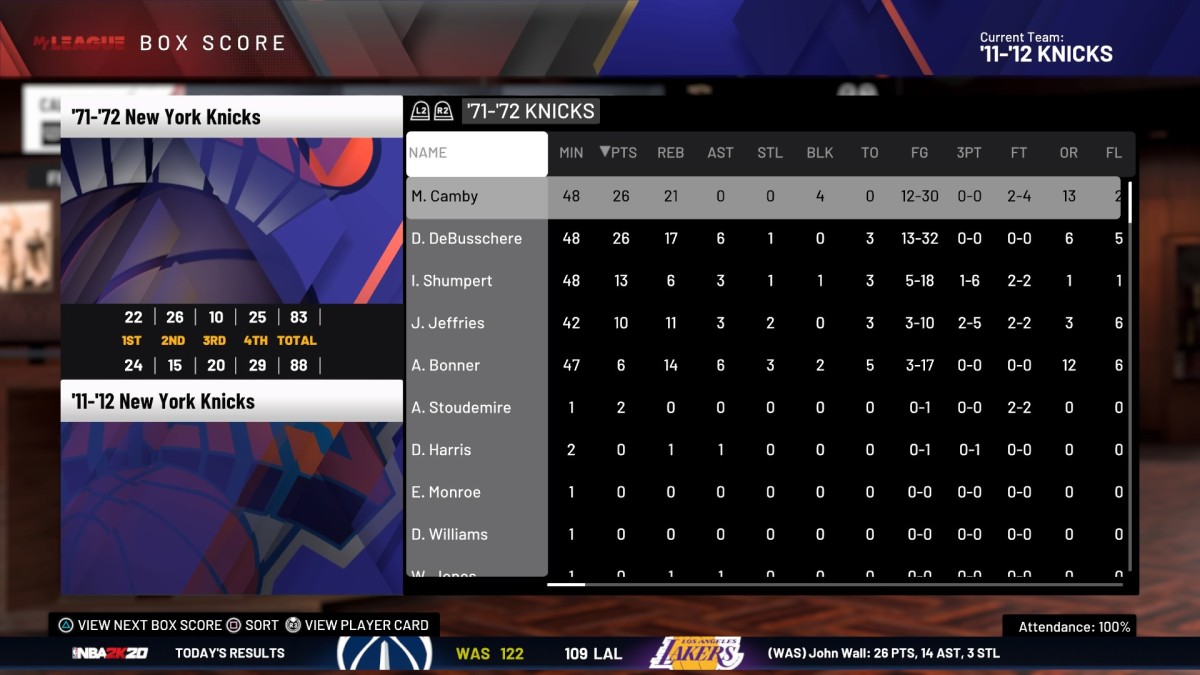Sort players by the MIN column
Viewport: 1200px width, 675px height.
point(571,153)
